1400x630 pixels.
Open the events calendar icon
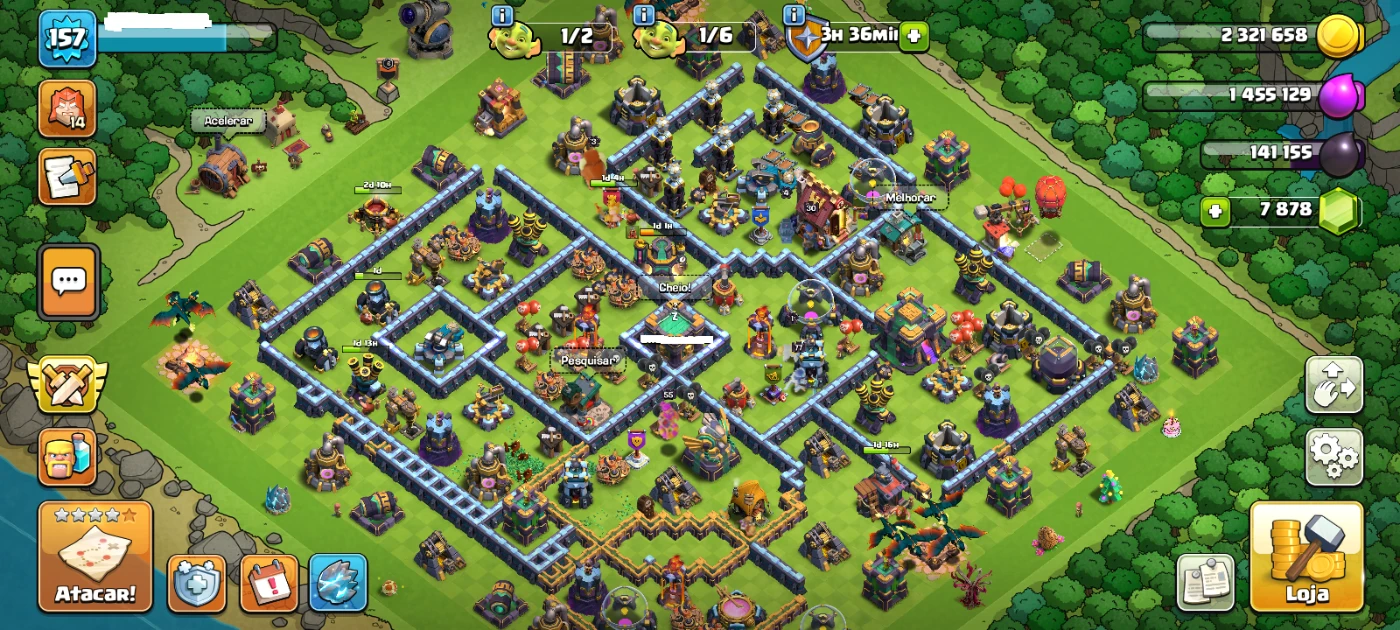coord(269,583)
